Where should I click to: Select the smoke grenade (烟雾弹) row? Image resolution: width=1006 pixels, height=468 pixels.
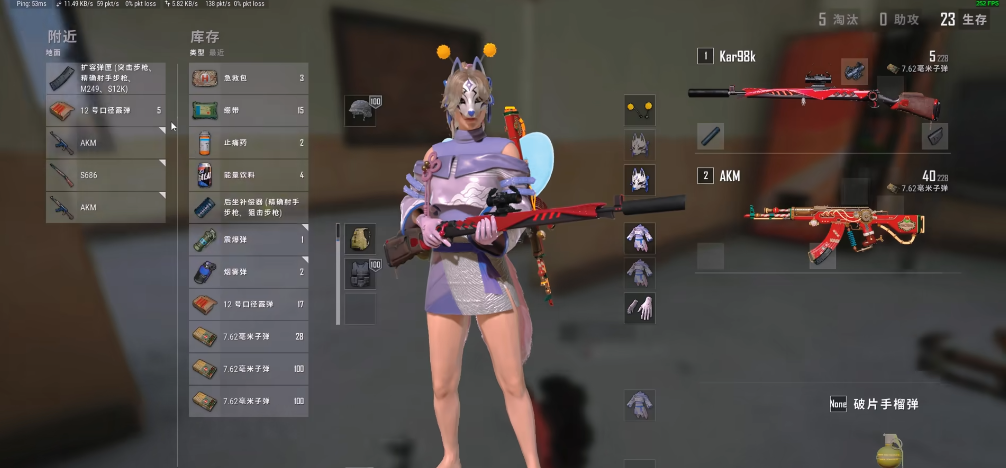pos(248,271)
